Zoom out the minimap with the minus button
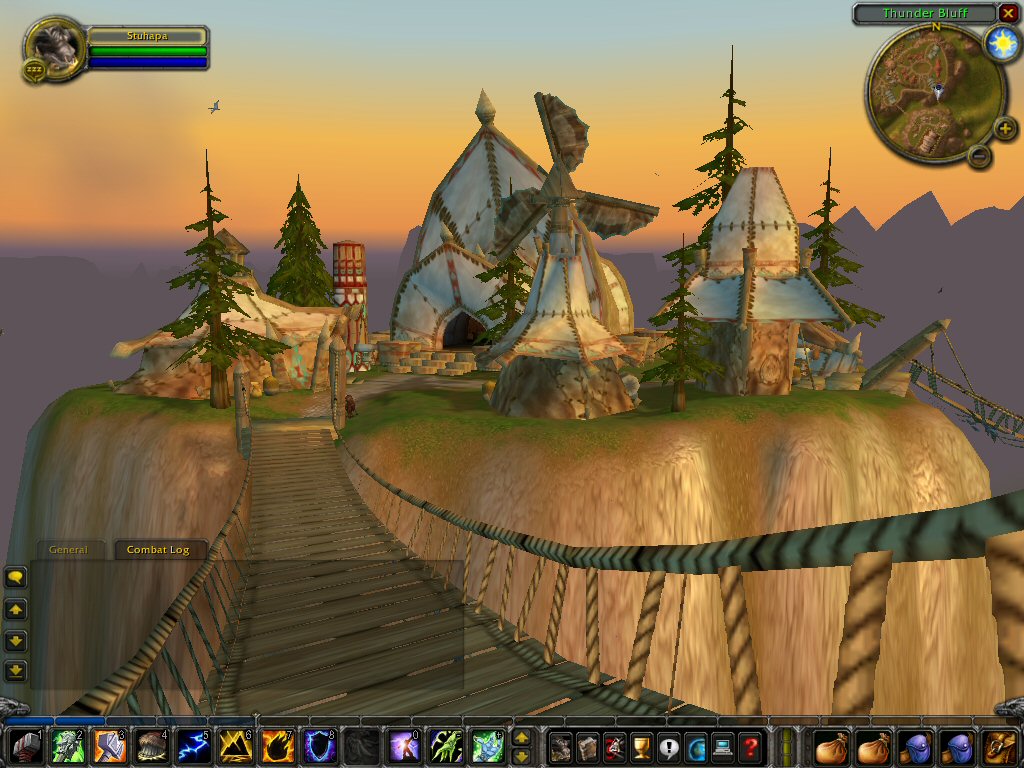The width and height of the screenshot is (1024, 768). pyautogui.click(x=980, y=155)
